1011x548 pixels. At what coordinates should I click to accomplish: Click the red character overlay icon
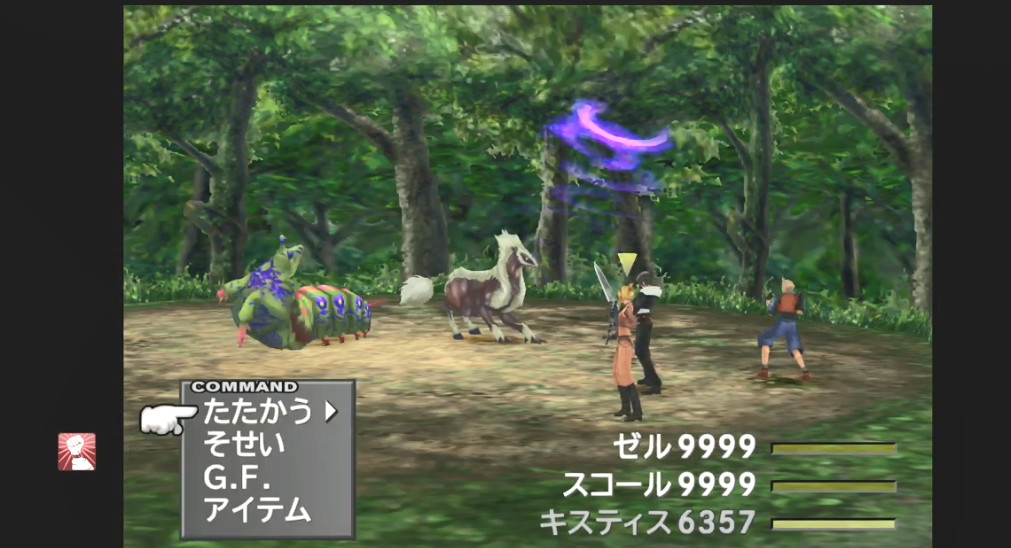(x=77, y=452)
